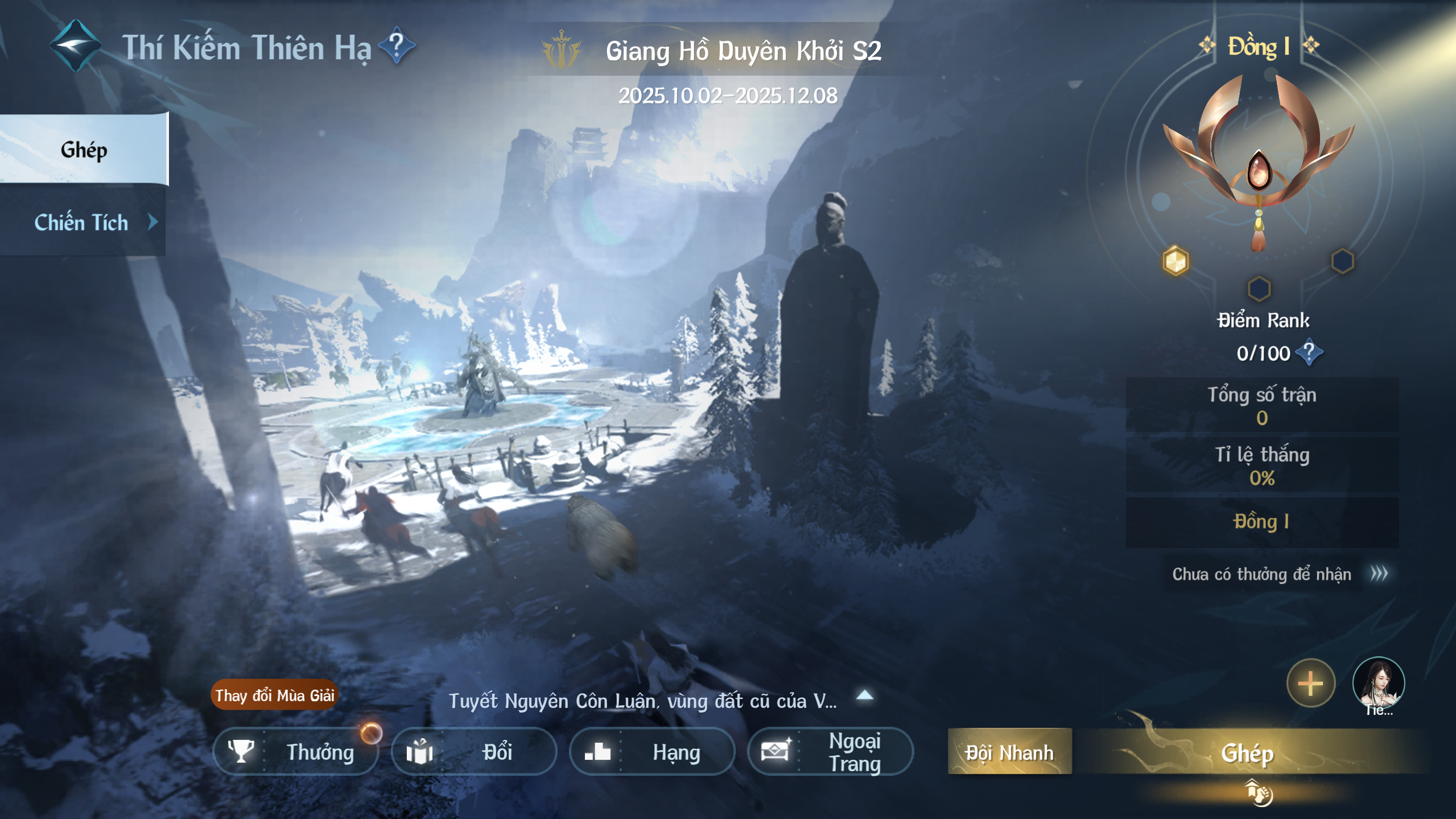Click the Đồng I bronze rank emblem

(x=1259, y=162)
